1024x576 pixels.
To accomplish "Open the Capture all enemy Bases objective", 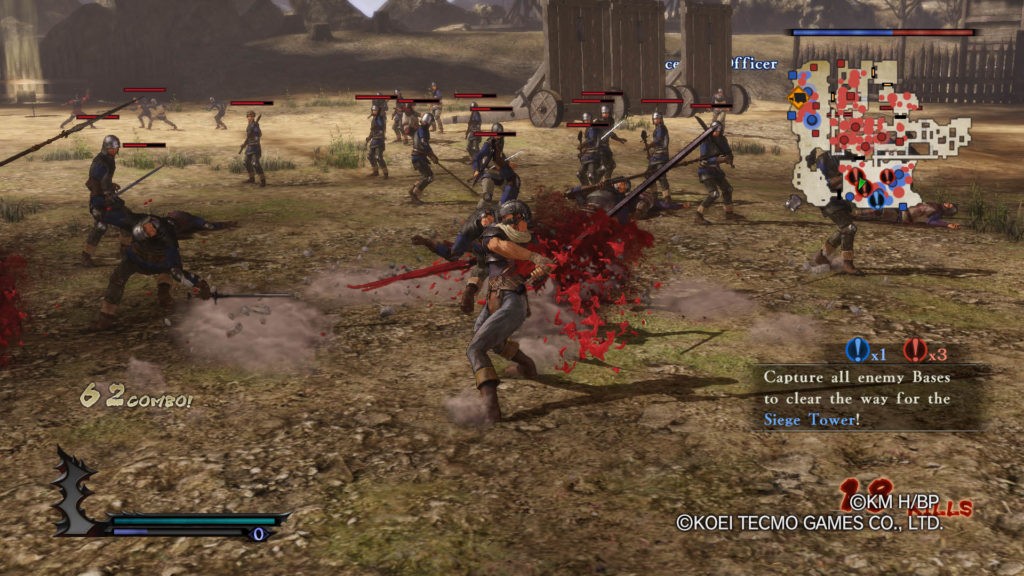I will tap(858, 398).
